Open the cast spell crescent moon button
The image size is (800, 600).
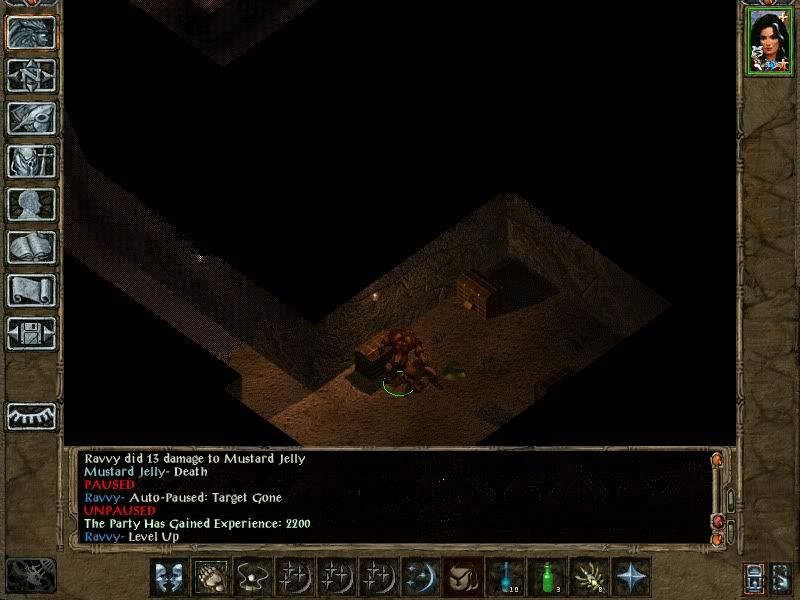pyautogui.click(x=420, y=576)
